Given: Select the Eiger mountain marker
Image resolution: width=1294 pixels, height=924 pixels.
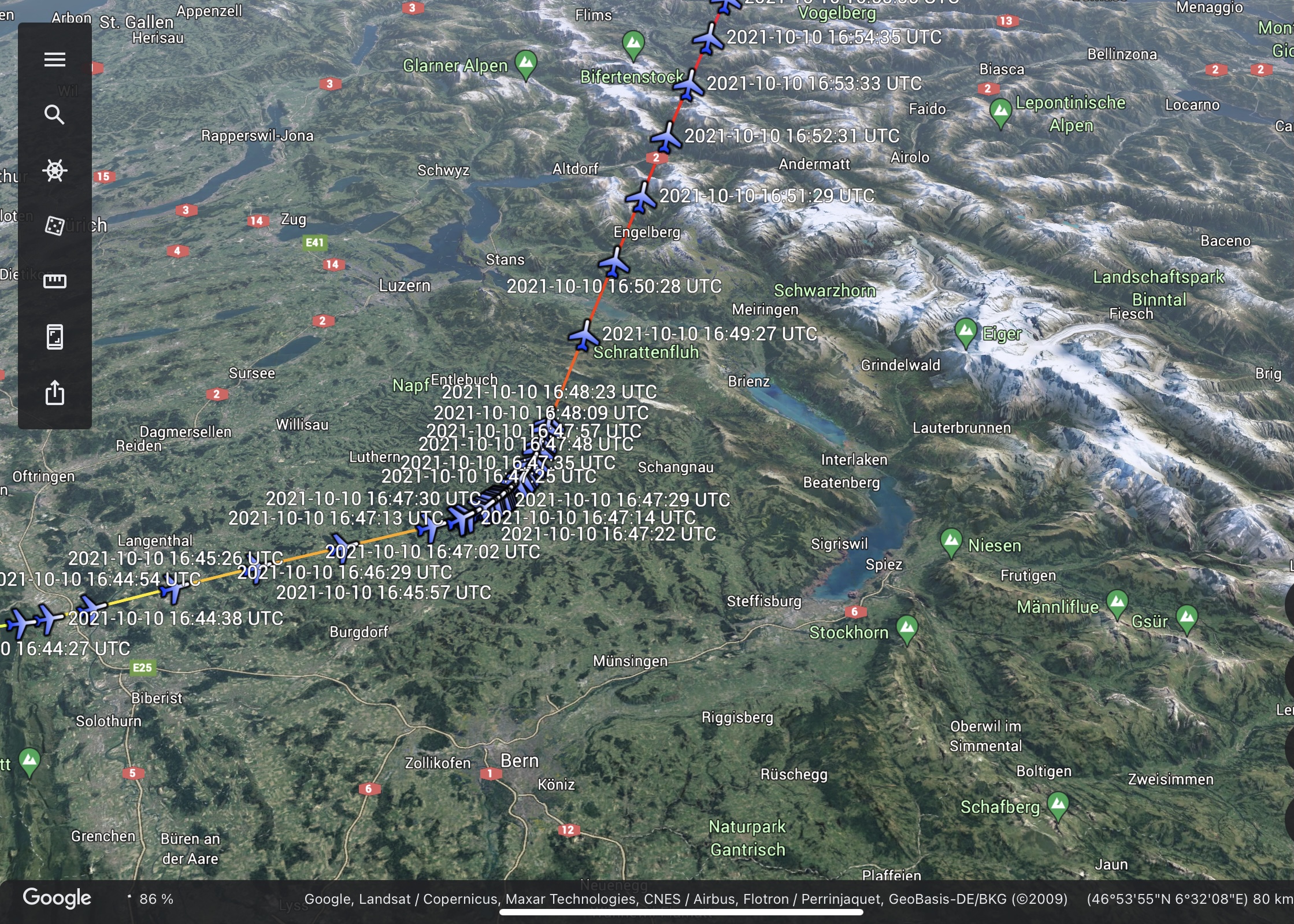Looking at the screenshot, I should [x=965, y=332].
